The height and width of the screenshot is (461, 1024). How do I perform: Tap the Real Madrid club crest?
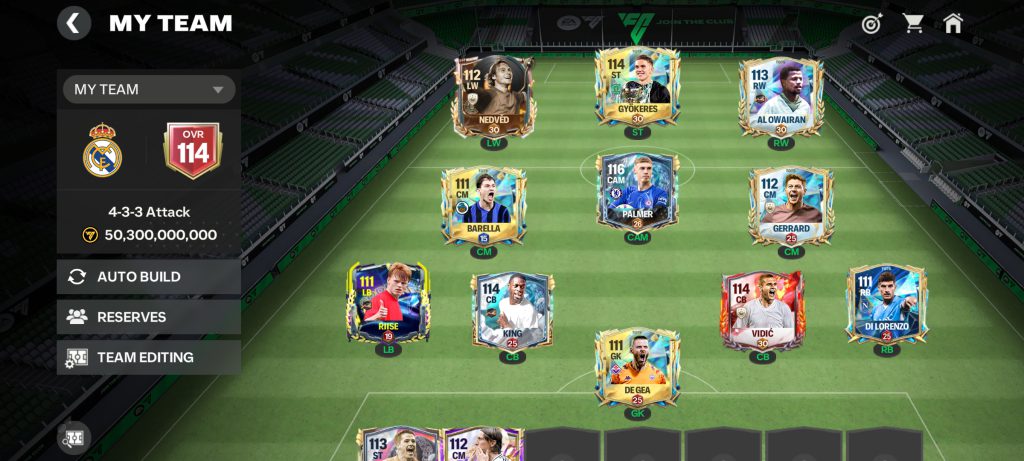pyautogui.click(x=102, y=150)
